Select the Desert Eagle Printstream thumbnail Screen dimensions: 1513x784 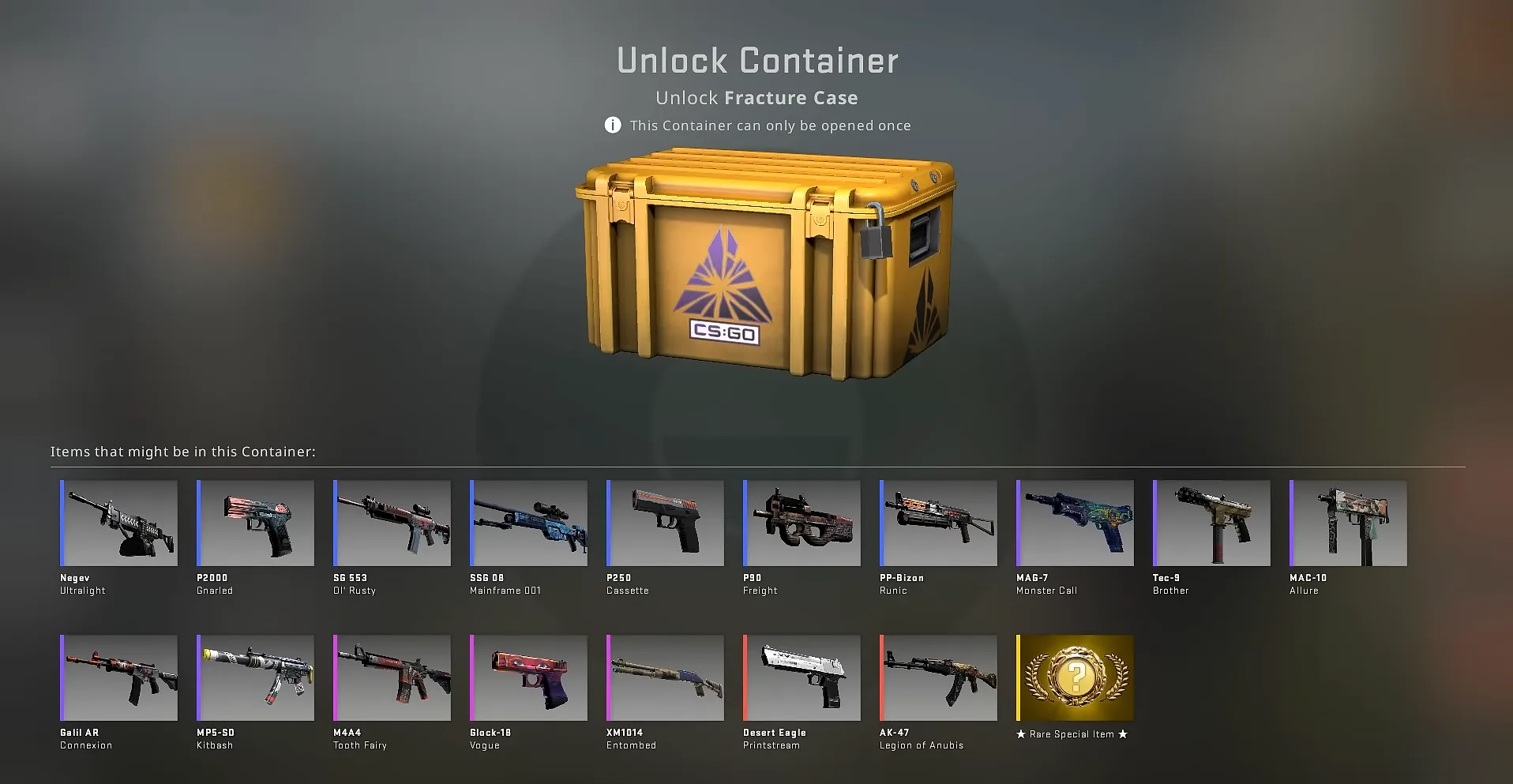(x=801, y=677)
